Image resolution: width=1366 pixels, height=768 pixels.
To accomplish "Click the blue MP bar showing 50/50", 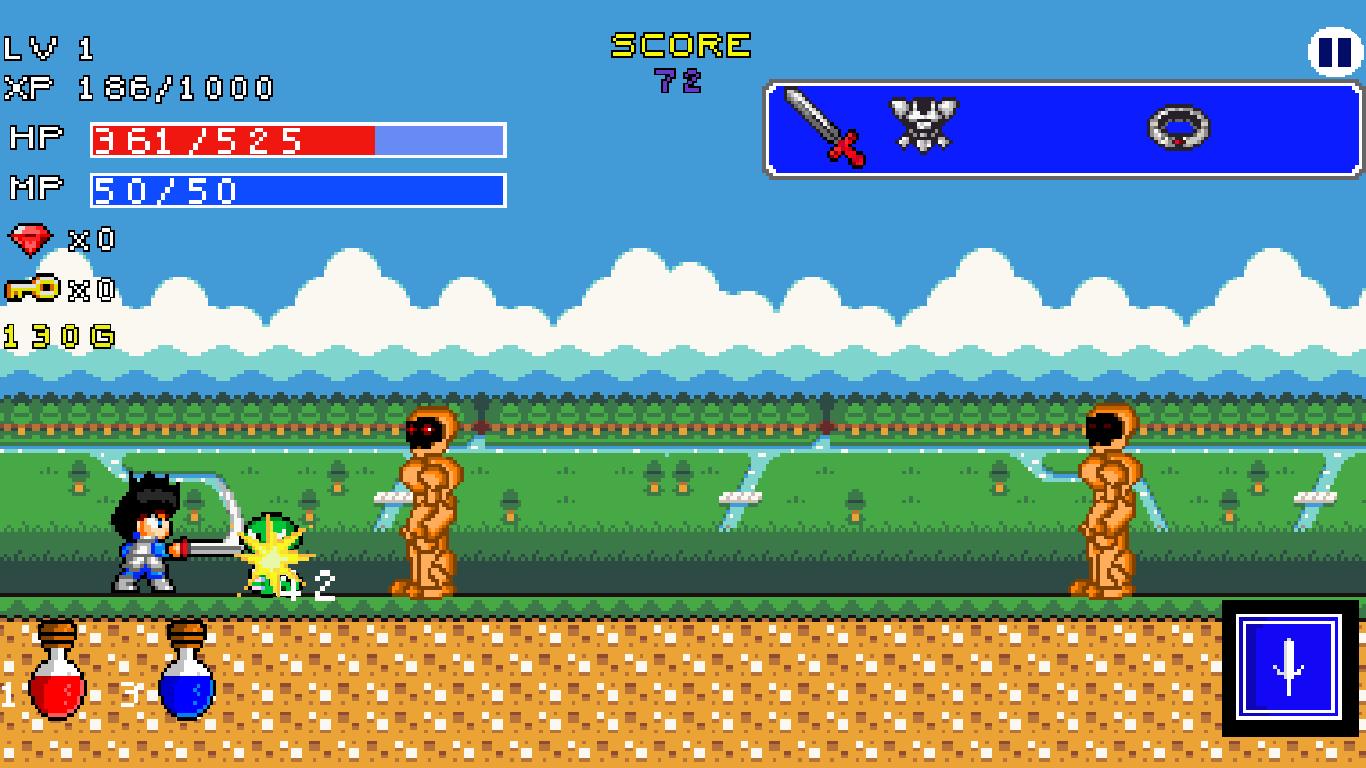I will (295, 188).
